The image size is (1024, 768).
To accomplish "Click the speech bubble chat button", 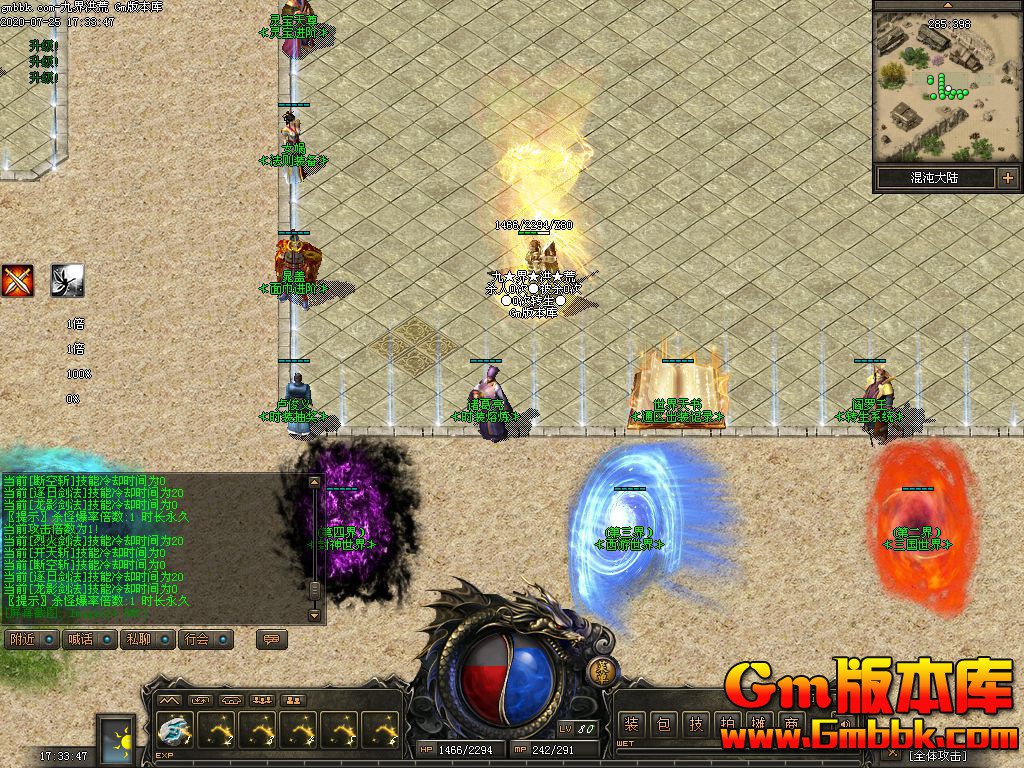I will [270, 639].
